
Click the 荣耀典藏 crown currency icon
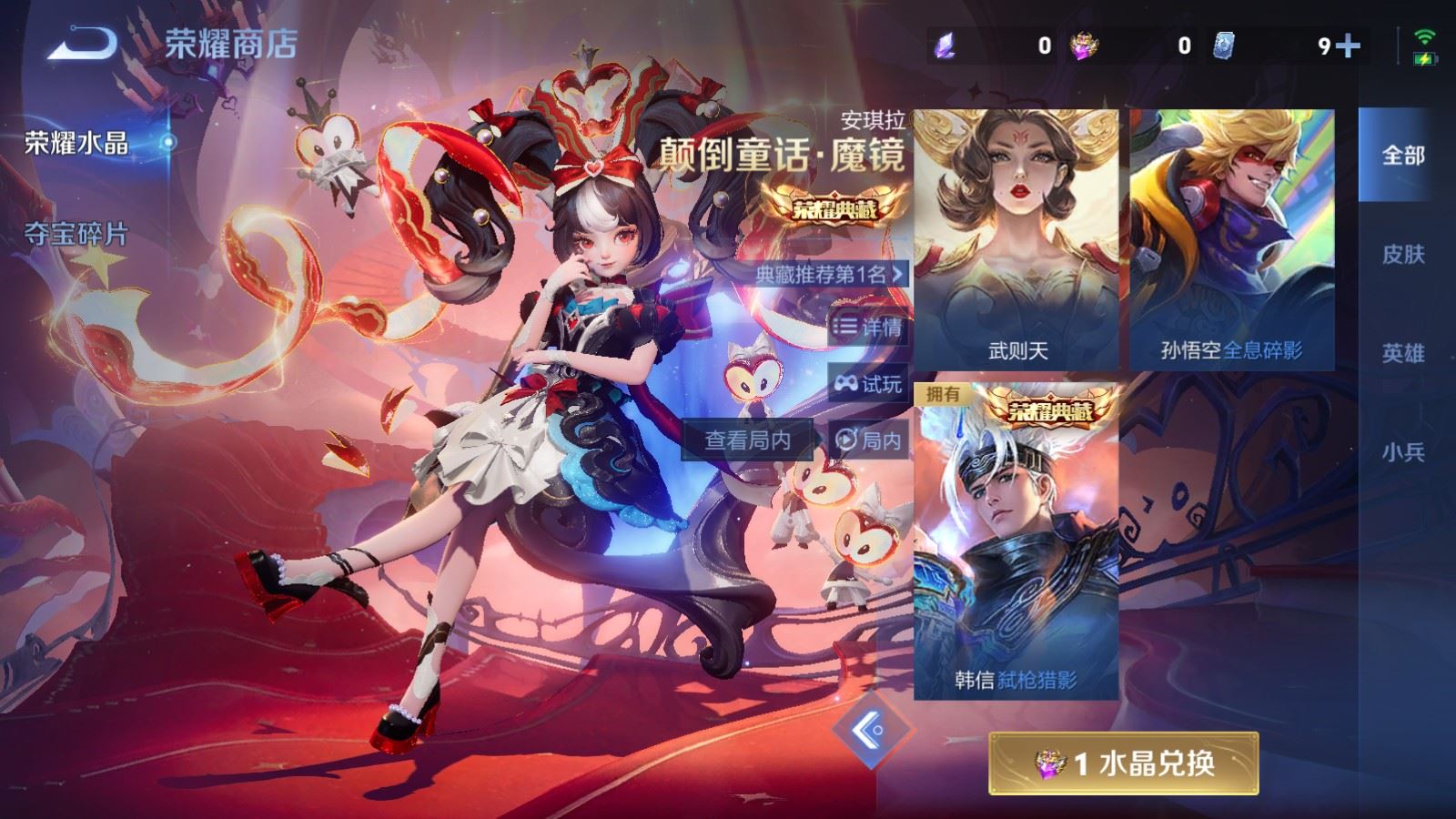1084,43
